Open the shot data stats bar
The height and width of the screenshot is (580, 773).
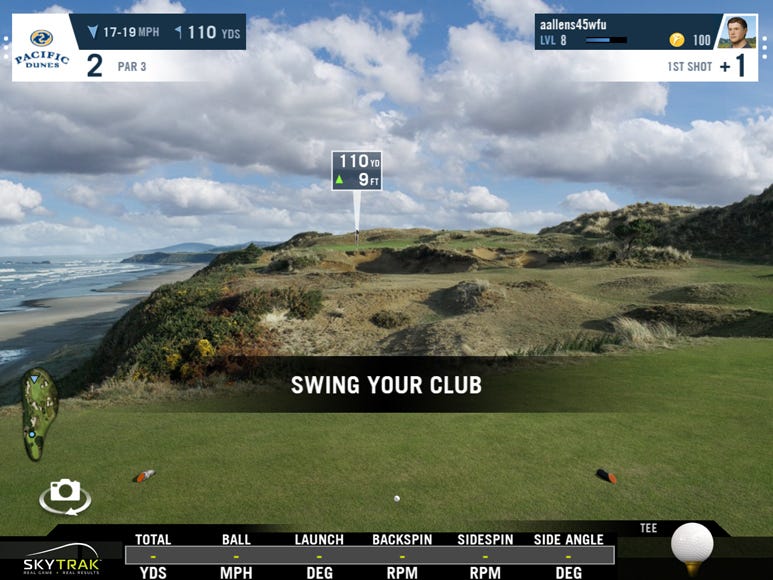(369, 555)
